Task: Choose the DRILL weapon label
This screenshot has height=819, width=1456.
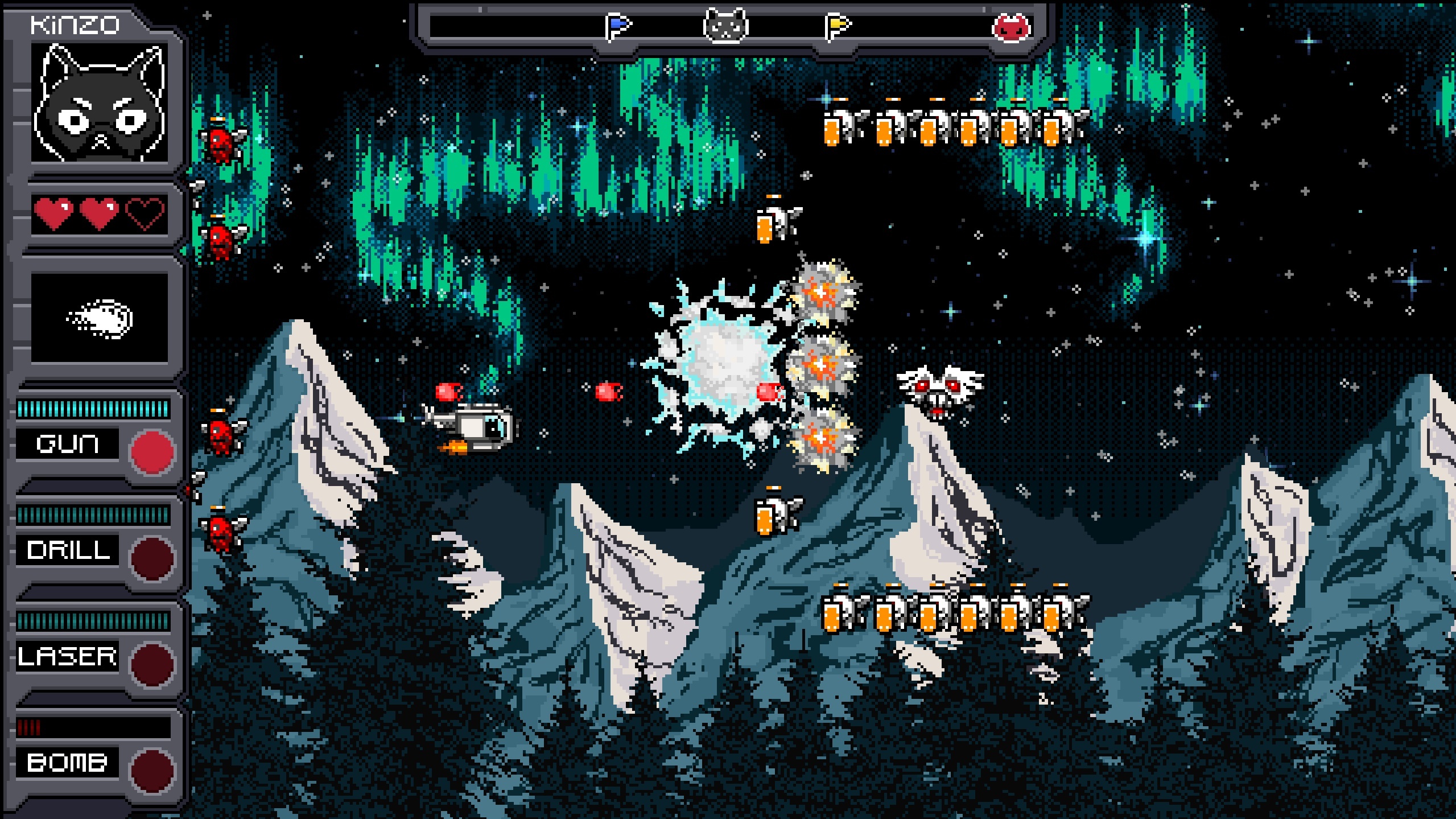Action: (68, 550)
